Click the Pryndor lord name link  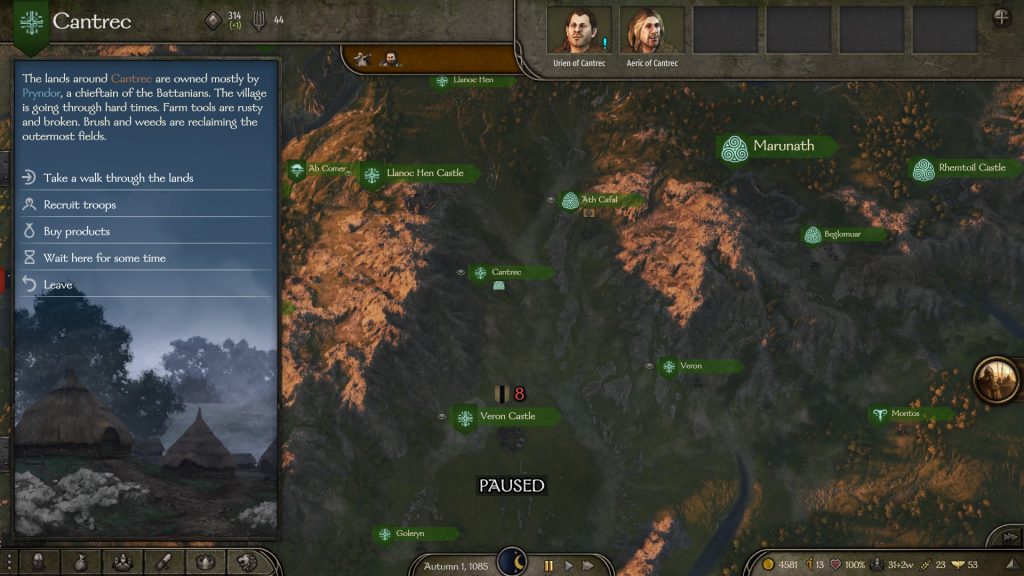click(42, 92)
